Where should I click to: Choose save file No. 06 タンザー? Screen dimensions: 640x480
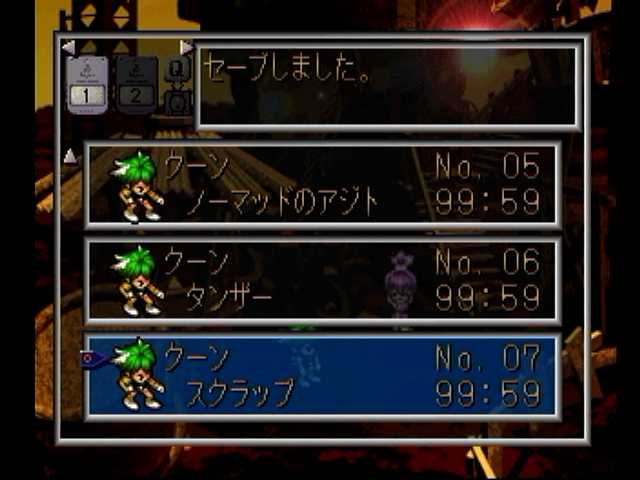tap(322, 280)
